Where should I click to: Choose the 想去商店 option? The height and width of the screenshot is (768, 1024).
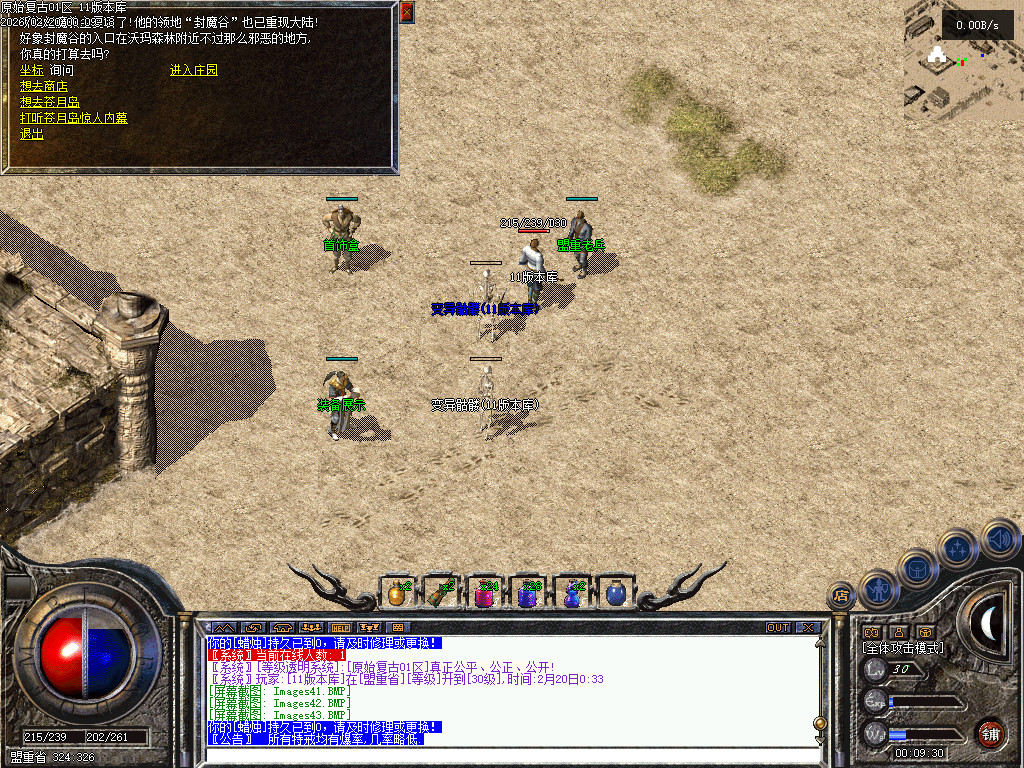(x=44, y=87)
